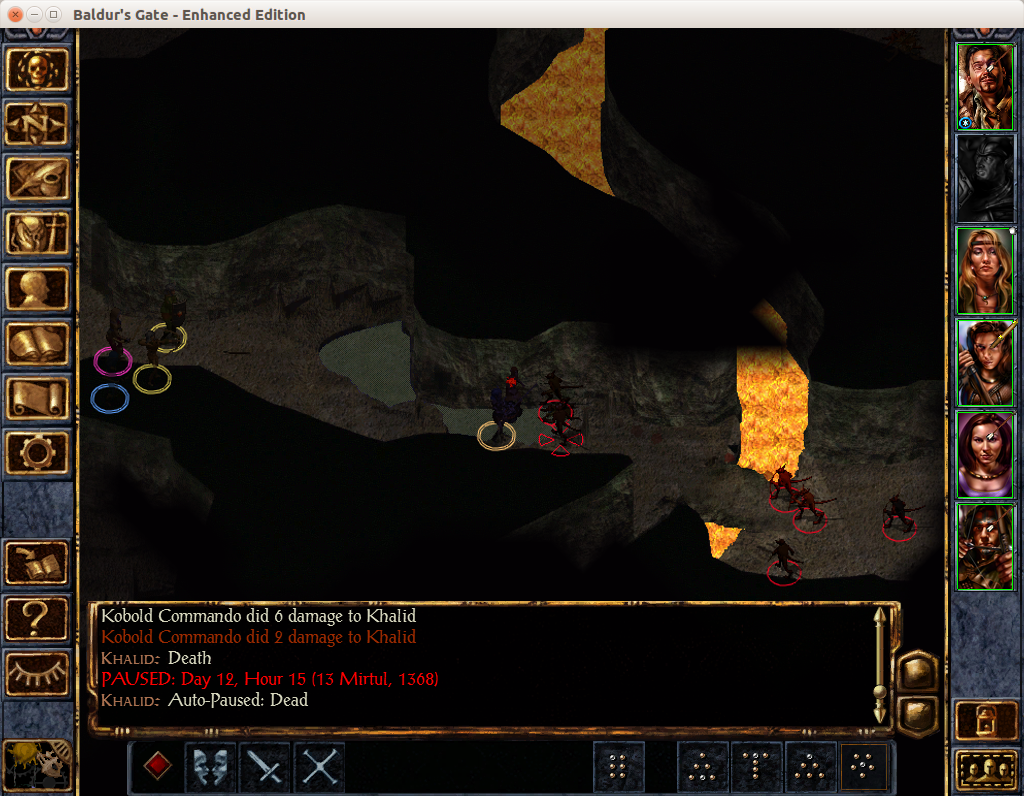Click the skull return-to-game button
The height and width of the screenshot is (796, 1024).
(38, 69)
